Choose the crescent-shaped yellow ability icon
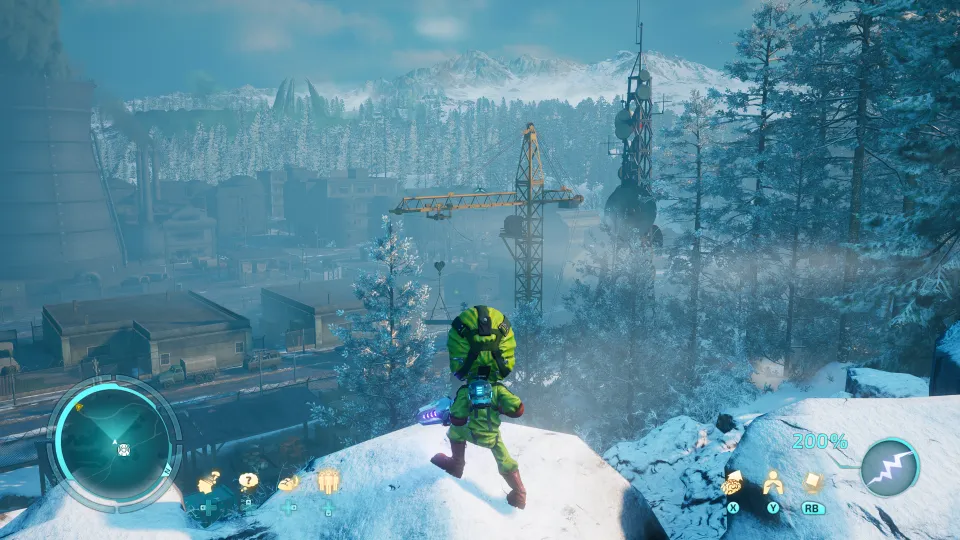Viewport: 960px width, 540px height. coord(288,483)
